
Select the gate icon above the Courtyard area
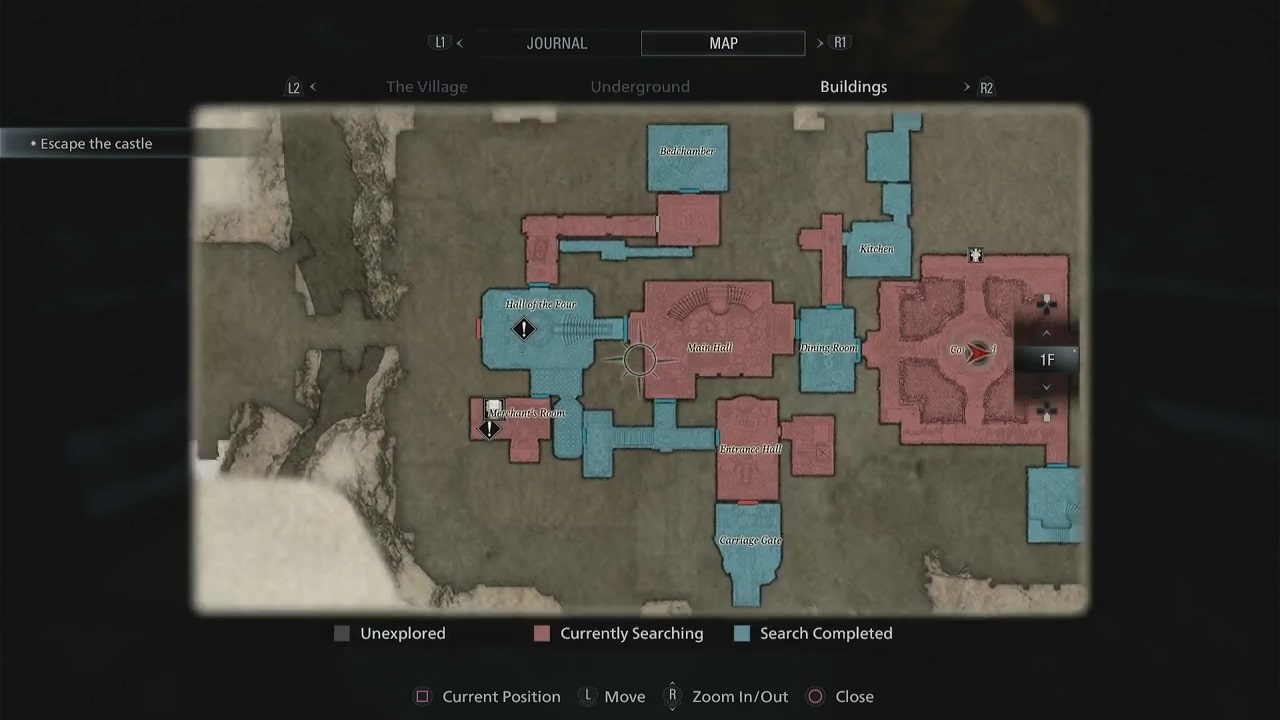pyautogui.click(x=975, y=256)
